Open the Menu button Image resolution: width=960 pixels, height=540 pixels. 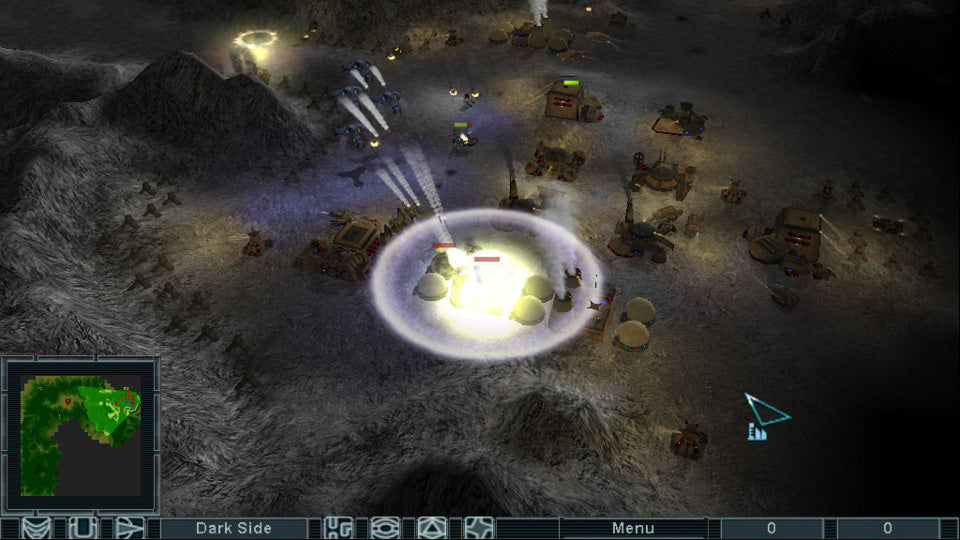point(632,528)
